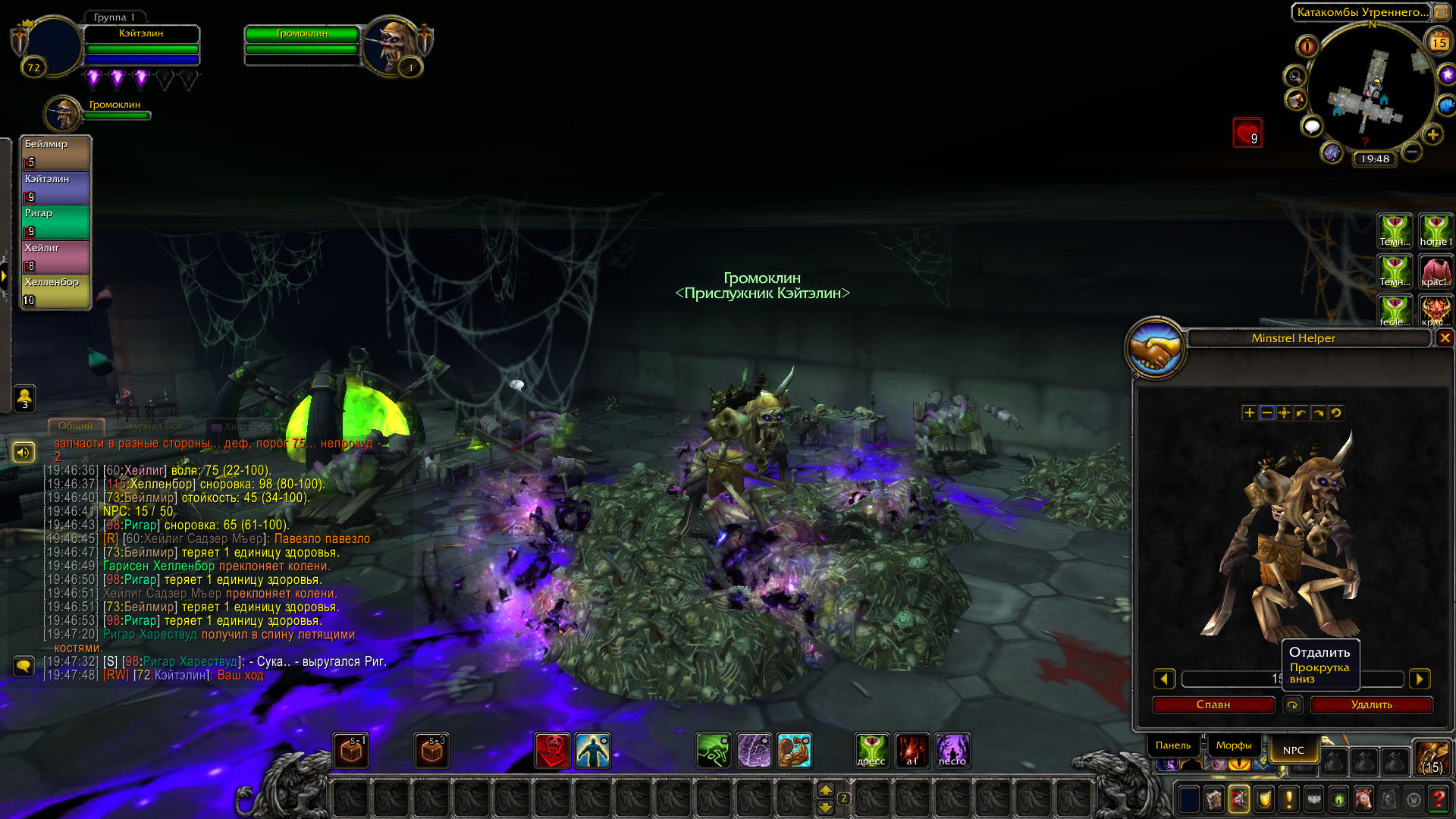Go to the previous NPC with left arrow
The width and height of the screenshot is (1456, 819).
(1164, 679)
